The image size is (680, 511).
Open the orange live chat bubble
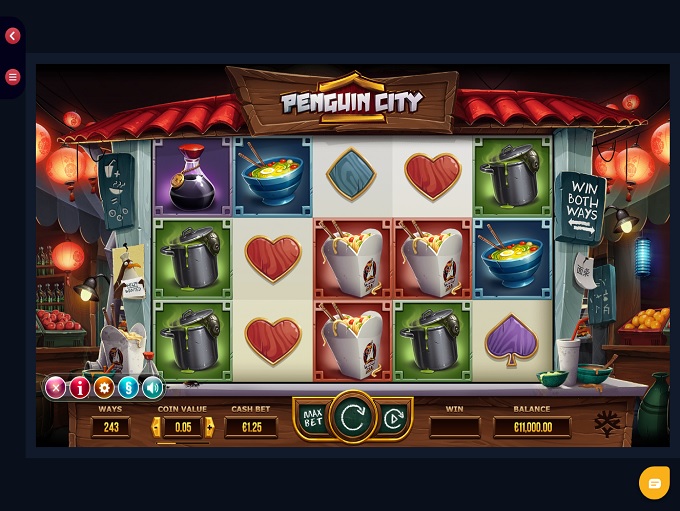(x=654, y=483)
